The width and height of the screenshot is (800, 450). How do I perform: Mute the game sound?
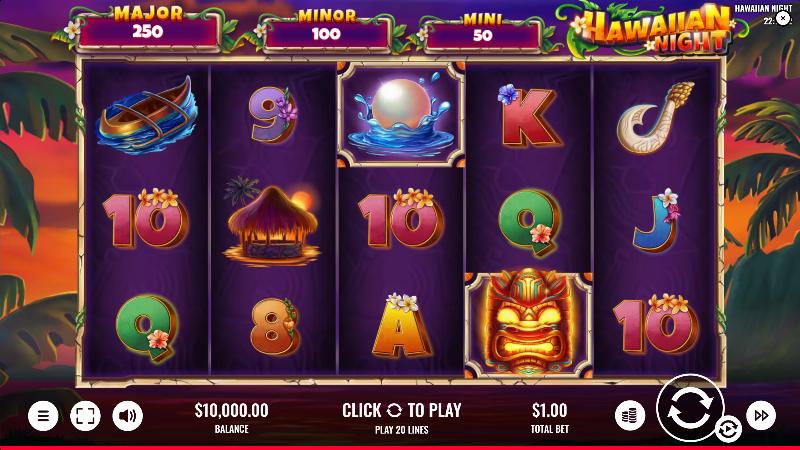click(x=127, y=415)
